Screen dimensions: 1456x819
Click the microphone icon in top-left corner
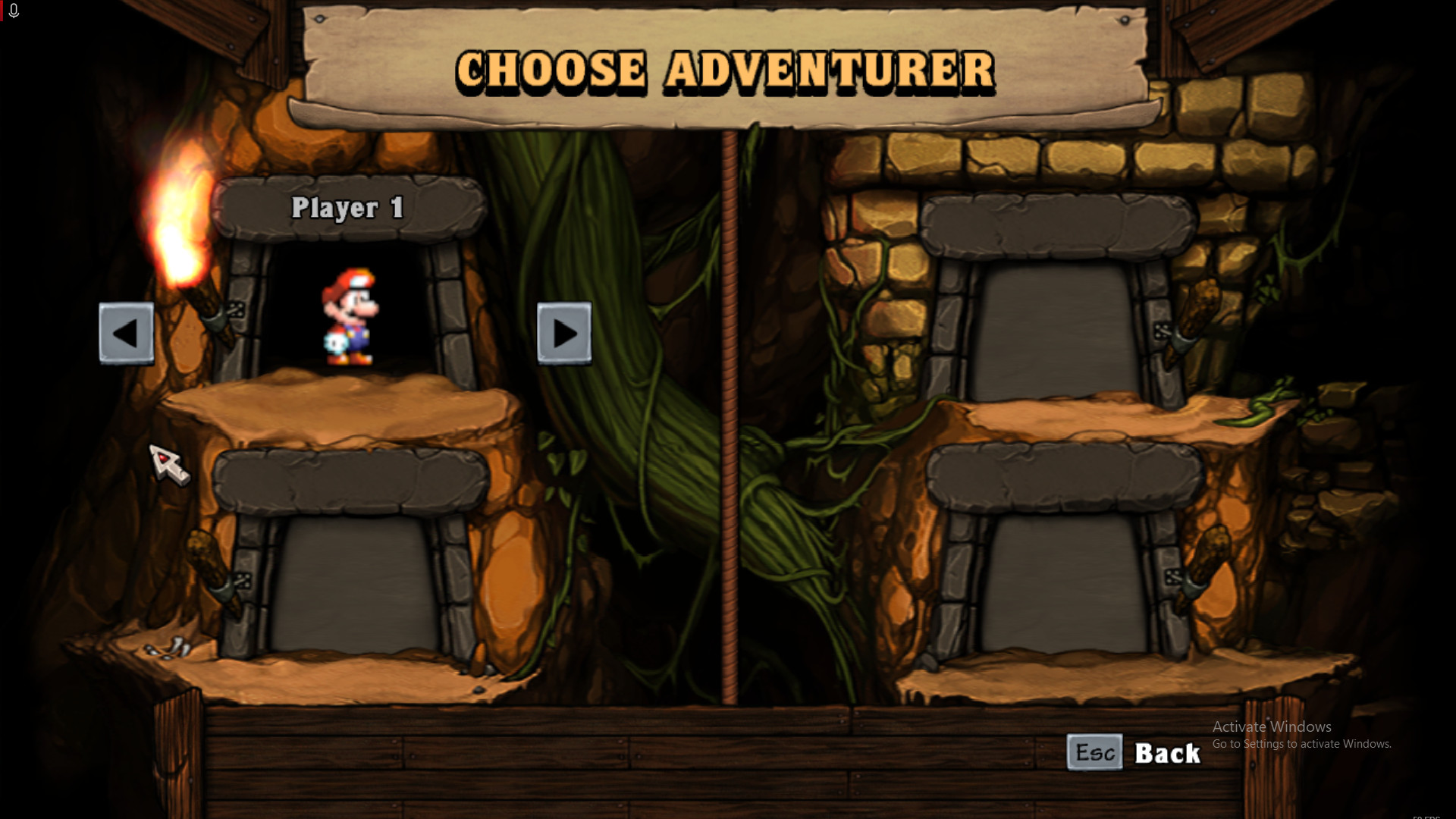pos(13,11)
